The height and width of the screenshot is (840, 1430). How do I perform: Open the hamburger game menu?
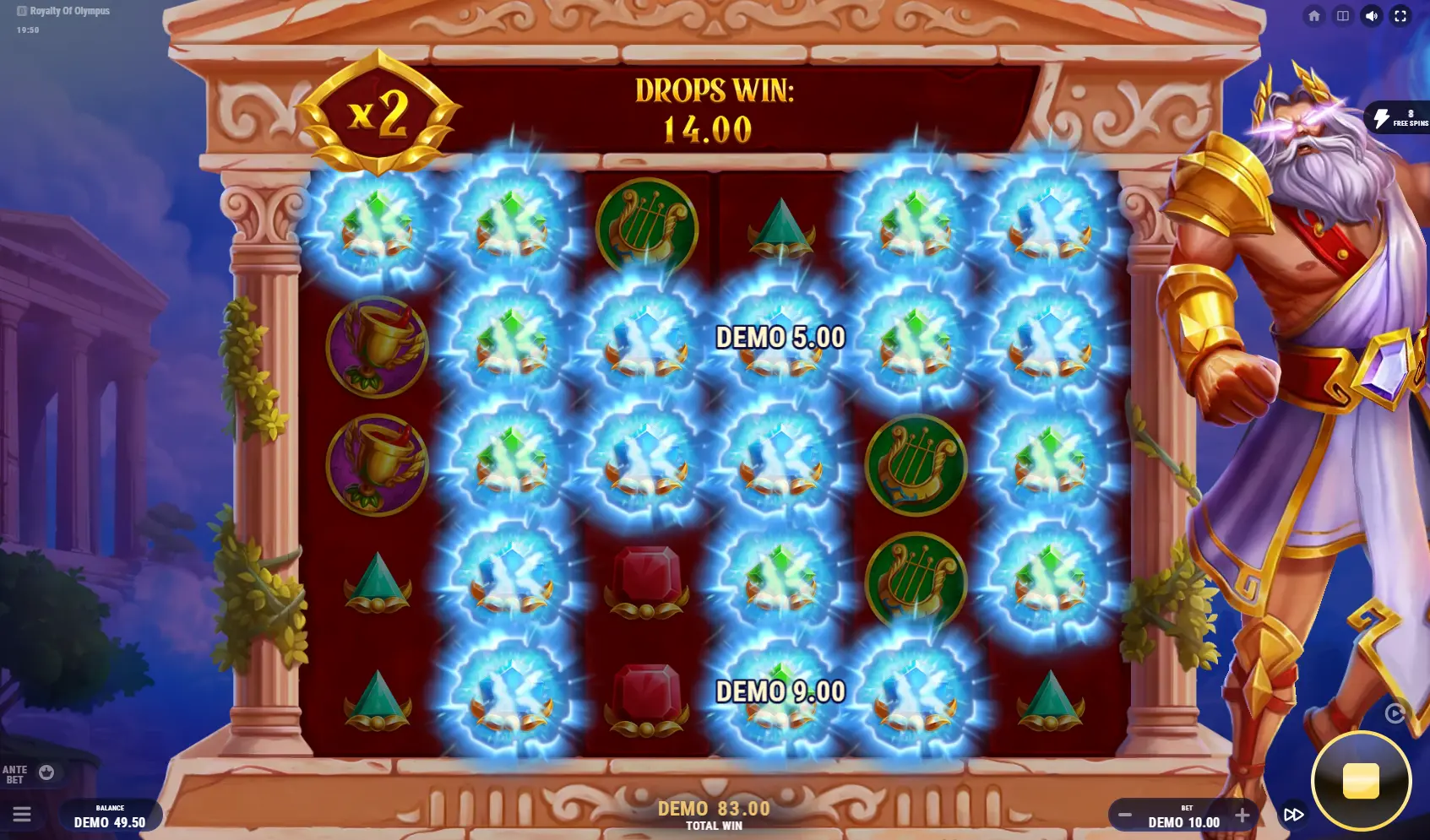click(x=21, y=814)
